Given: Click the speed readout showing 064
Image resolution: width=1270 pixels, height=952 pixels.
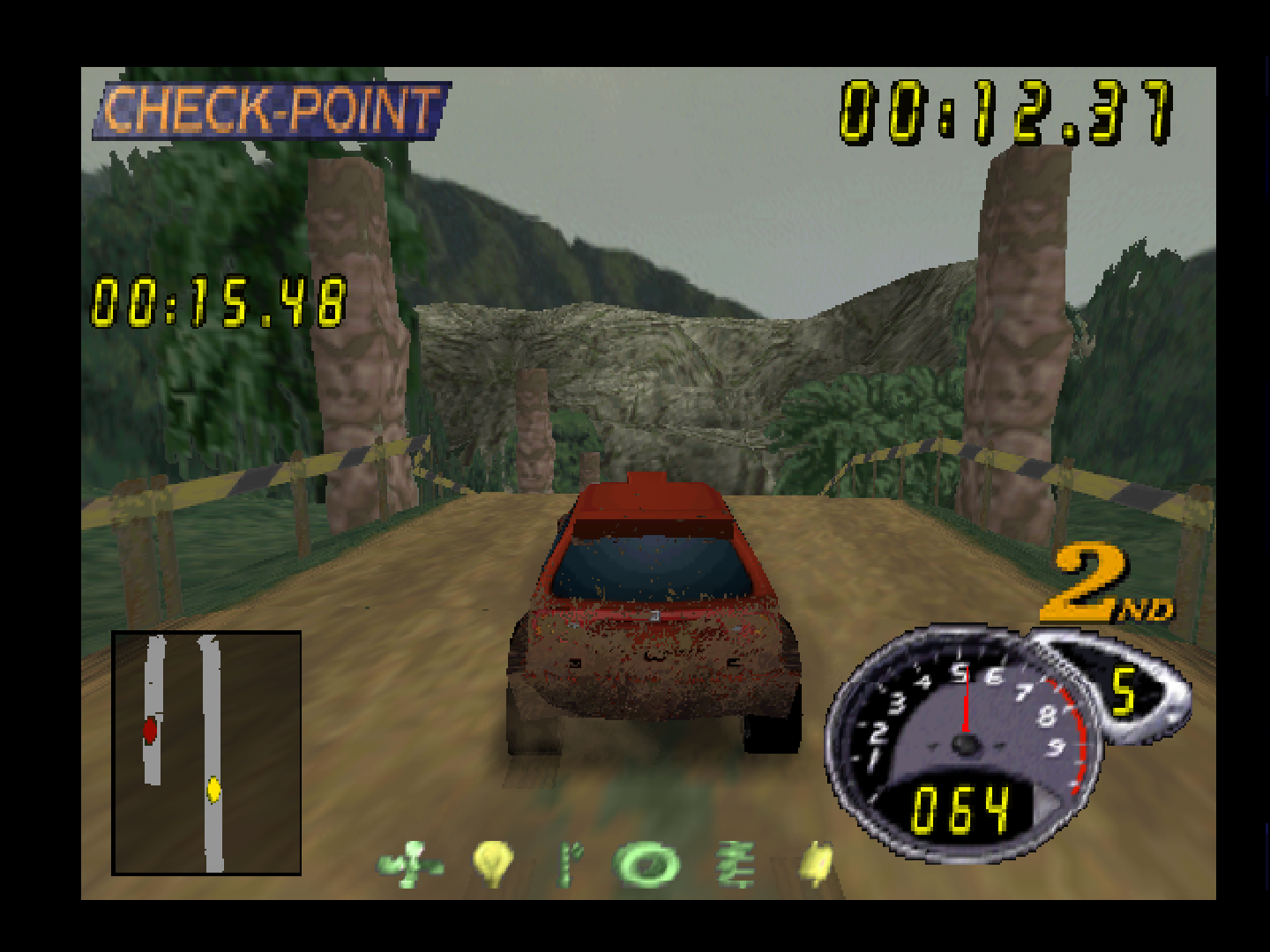Looking at the screenshot, I should point(961,807).
